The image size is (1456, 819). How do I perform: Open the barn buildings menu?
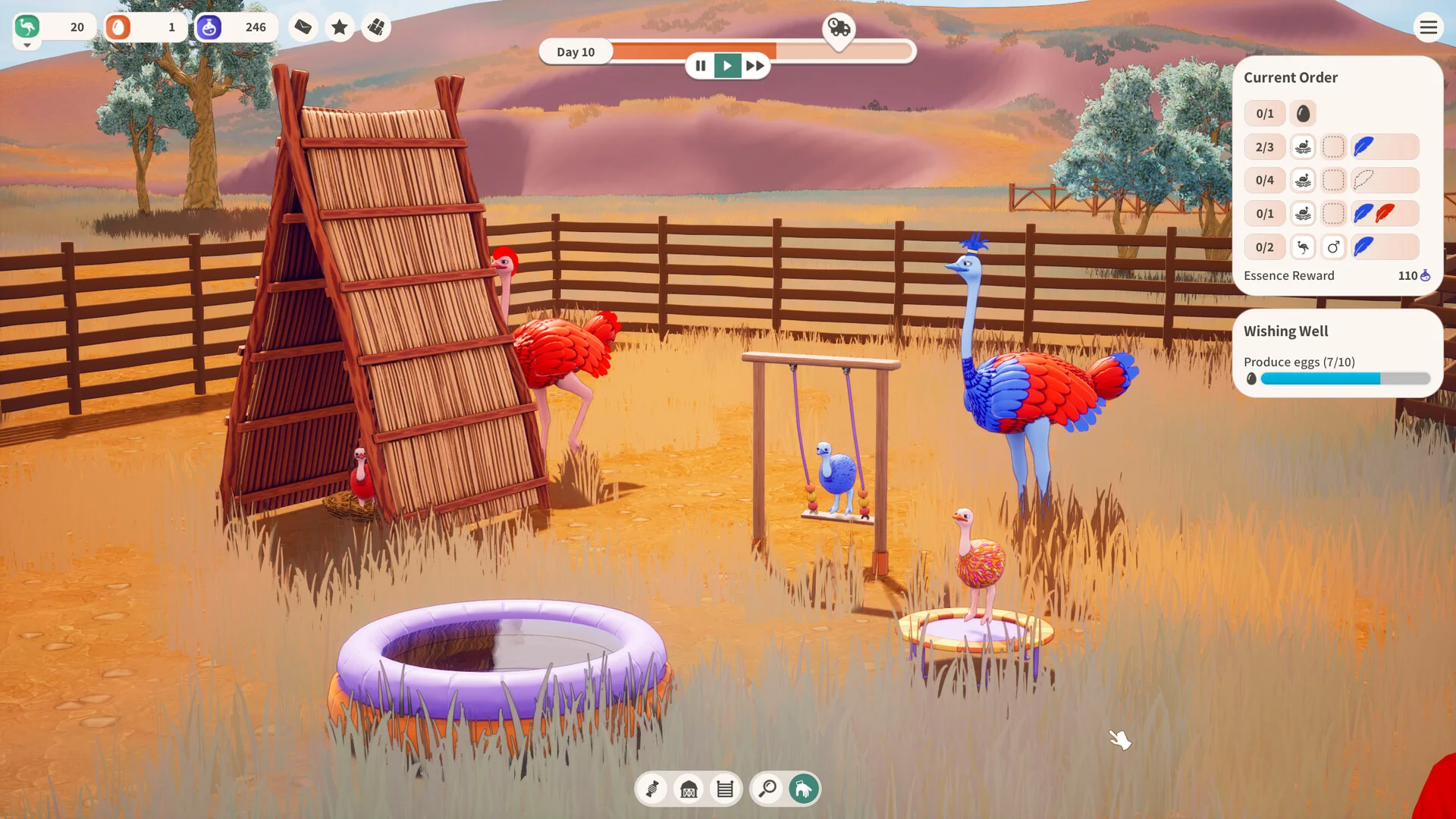[x=689, y=789]
